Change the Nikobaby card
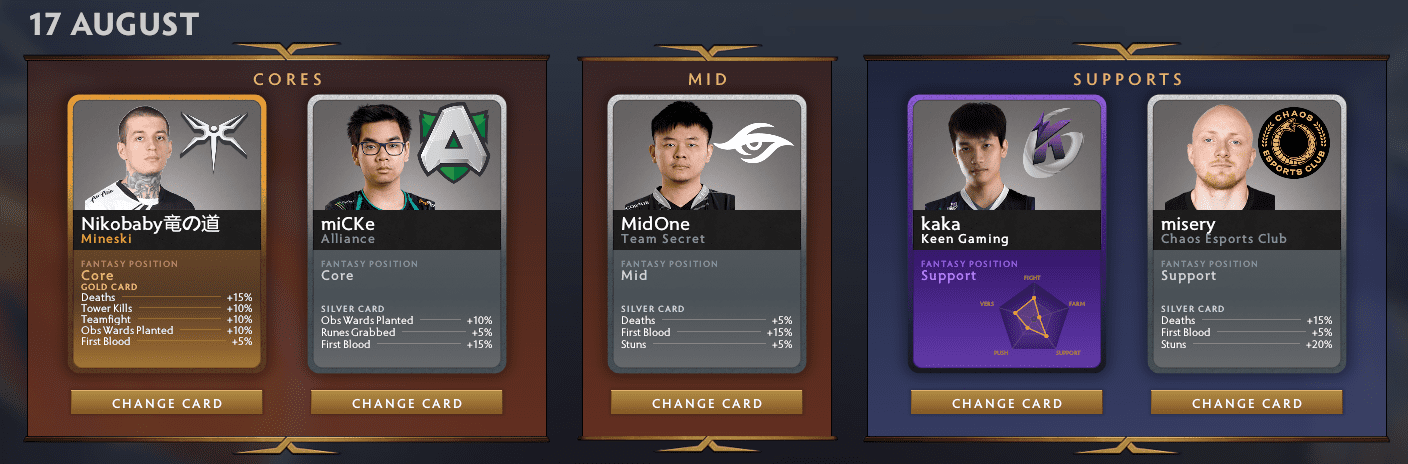 click(x=167, y=403)
